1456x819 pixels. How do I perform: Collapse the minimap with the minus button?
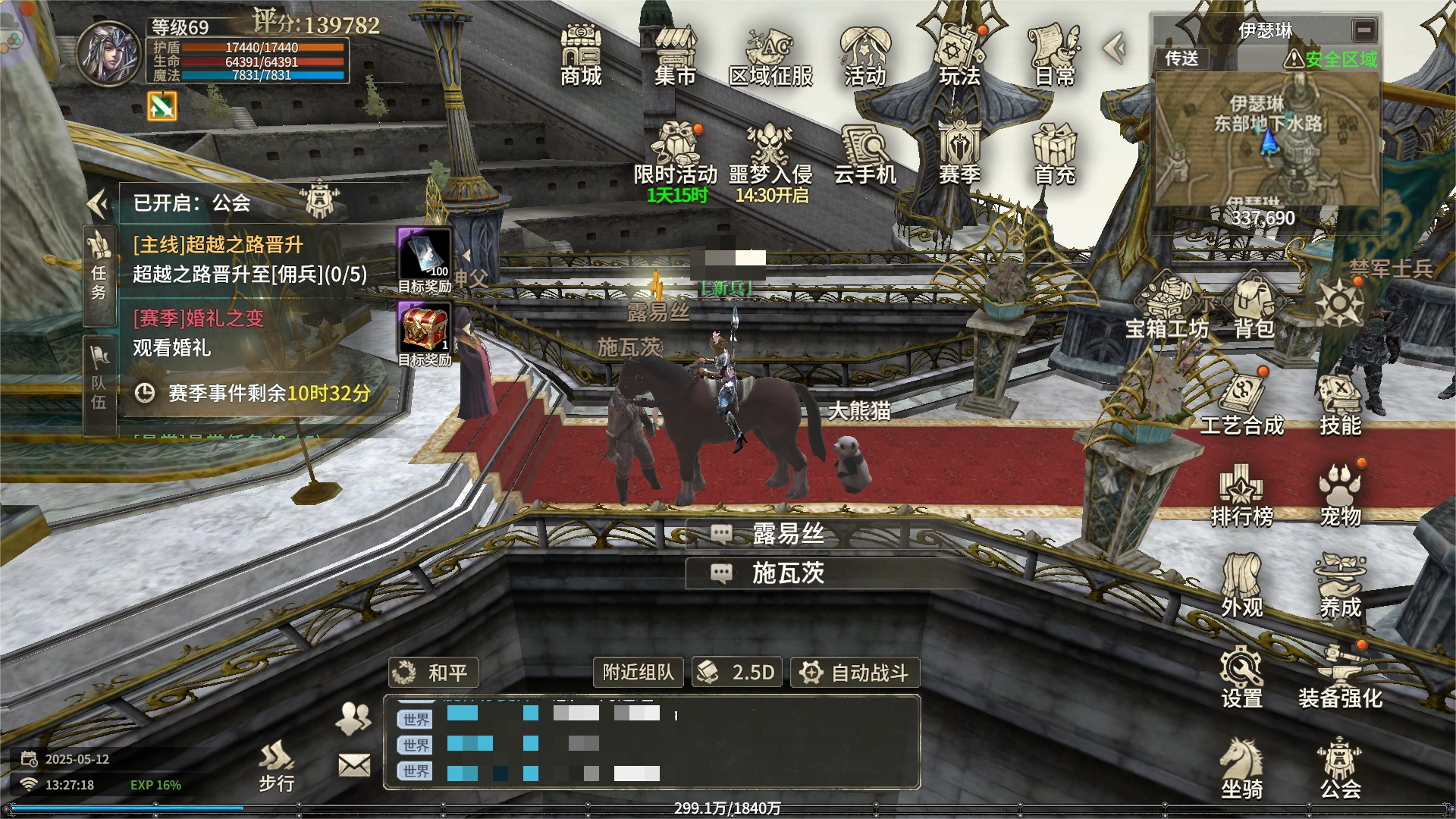1363,30
